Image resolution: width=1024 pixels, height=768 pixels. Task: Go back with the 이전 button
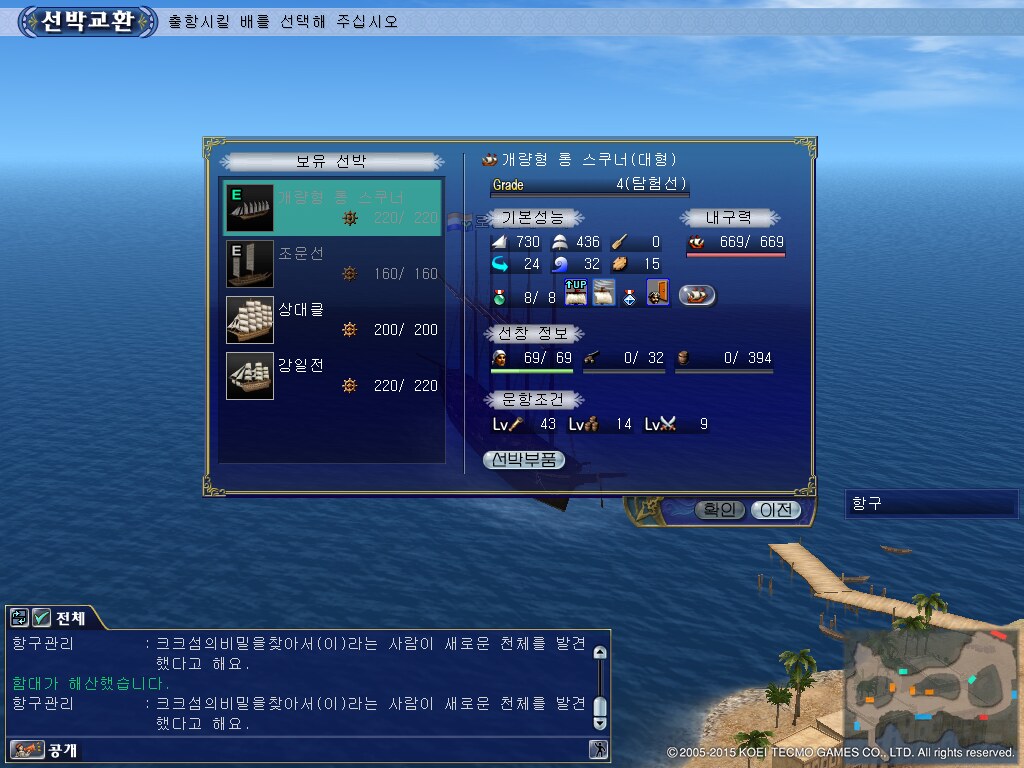click(775, 510)
